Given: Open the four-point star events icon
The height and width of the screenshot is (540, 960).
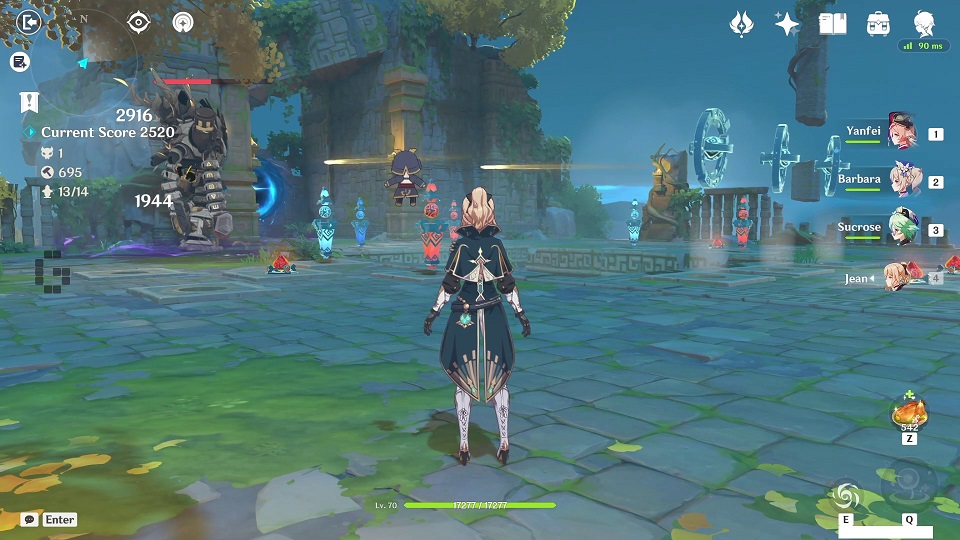Looking at the screenshot, I should tap(787, 24).
